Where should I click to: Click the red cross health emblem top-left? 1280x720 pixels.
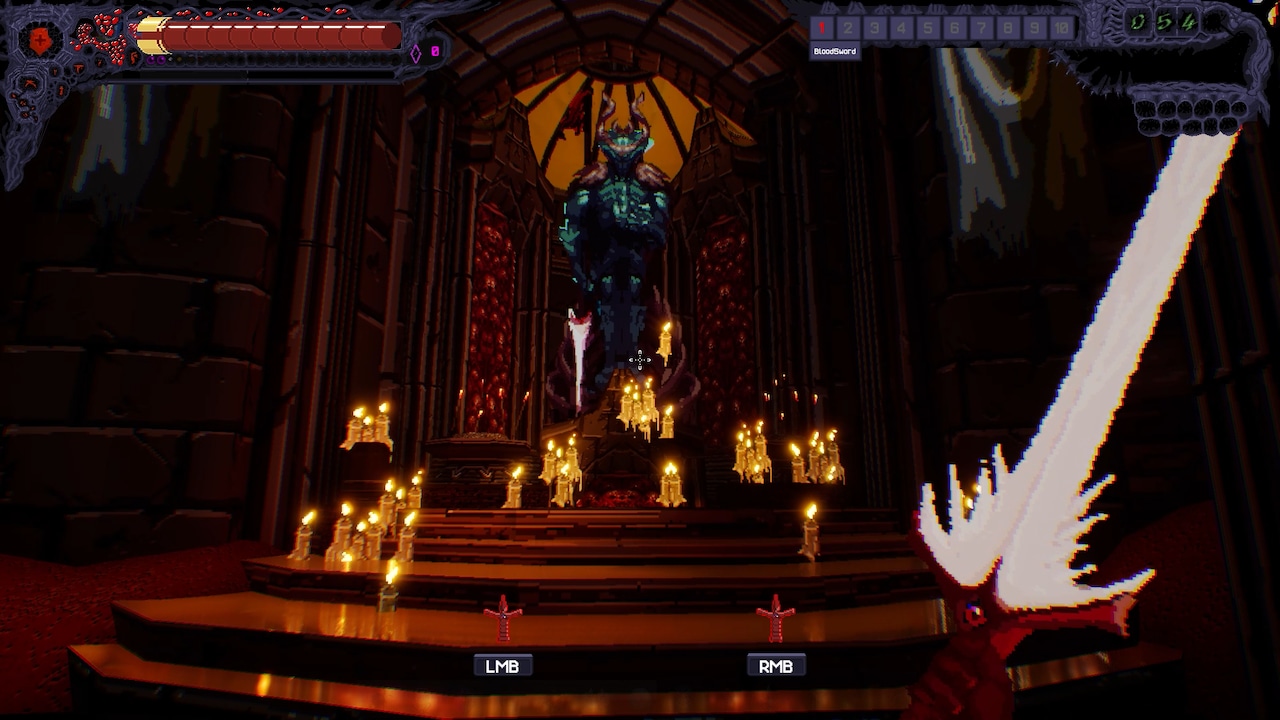click(39, 40)
